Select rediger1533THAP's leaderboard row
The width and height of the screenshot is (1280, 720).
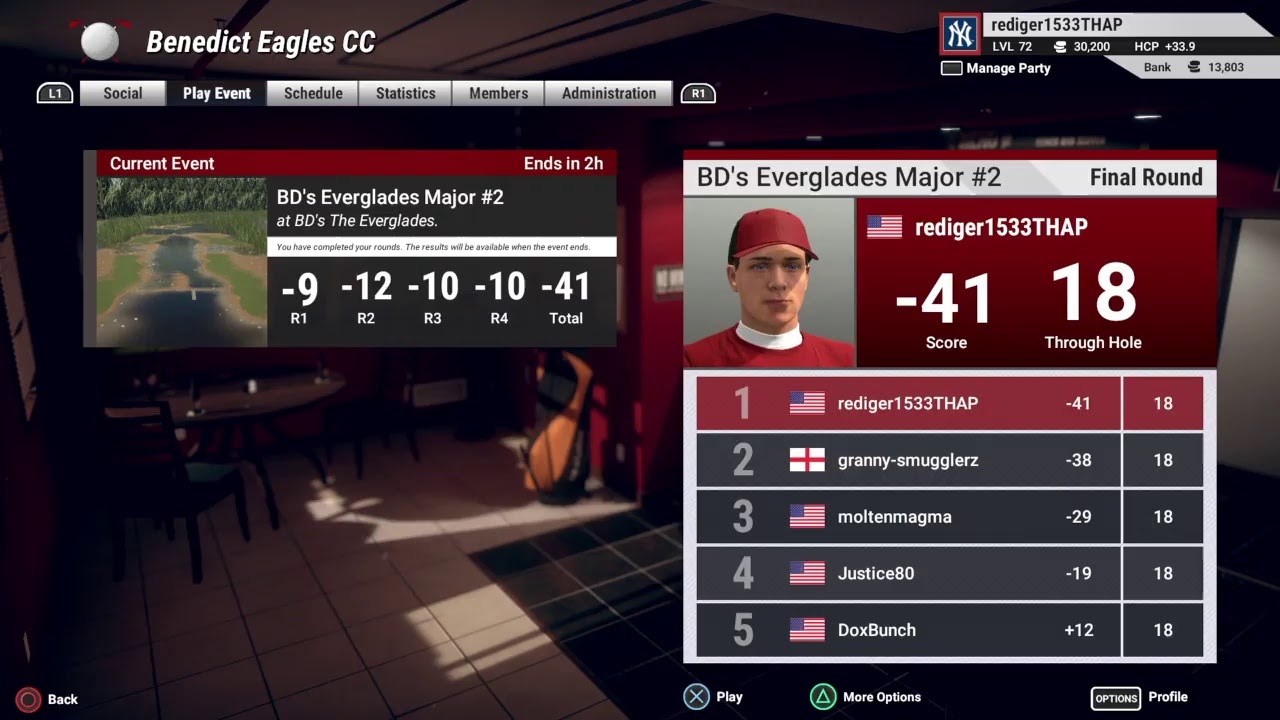[949, 403]
